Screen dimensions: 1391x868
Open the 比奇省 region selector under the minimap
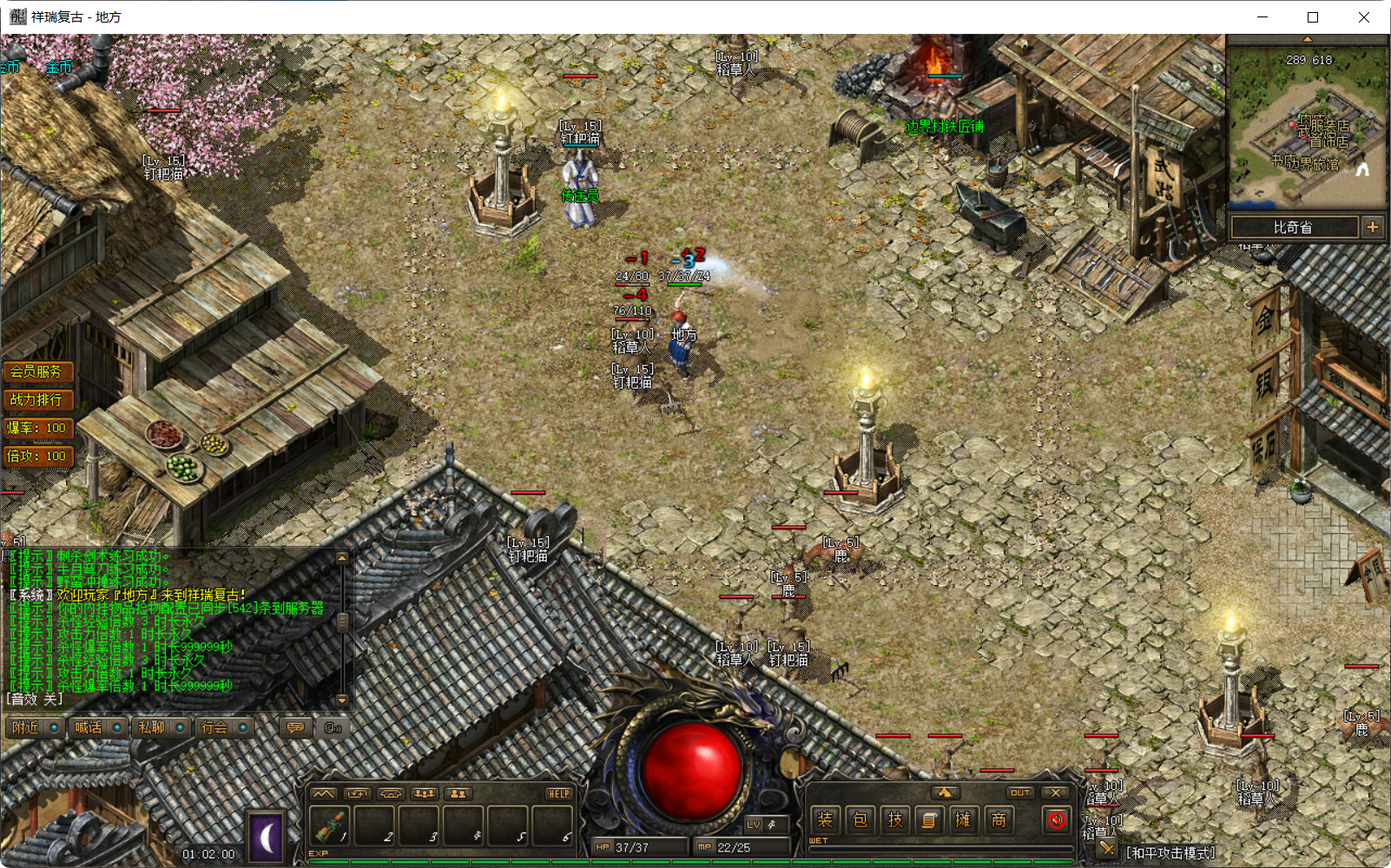[x=1295, y=227]
